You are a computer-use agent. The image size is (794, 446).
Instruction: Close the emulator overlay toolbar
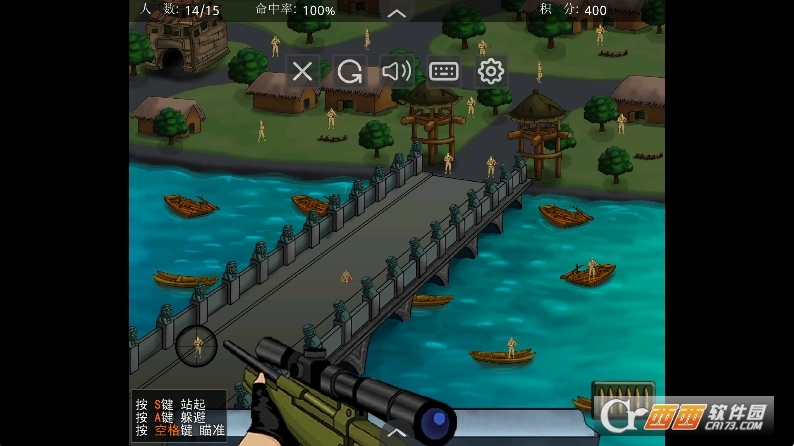pyautogui.click(x=302, y=71)
